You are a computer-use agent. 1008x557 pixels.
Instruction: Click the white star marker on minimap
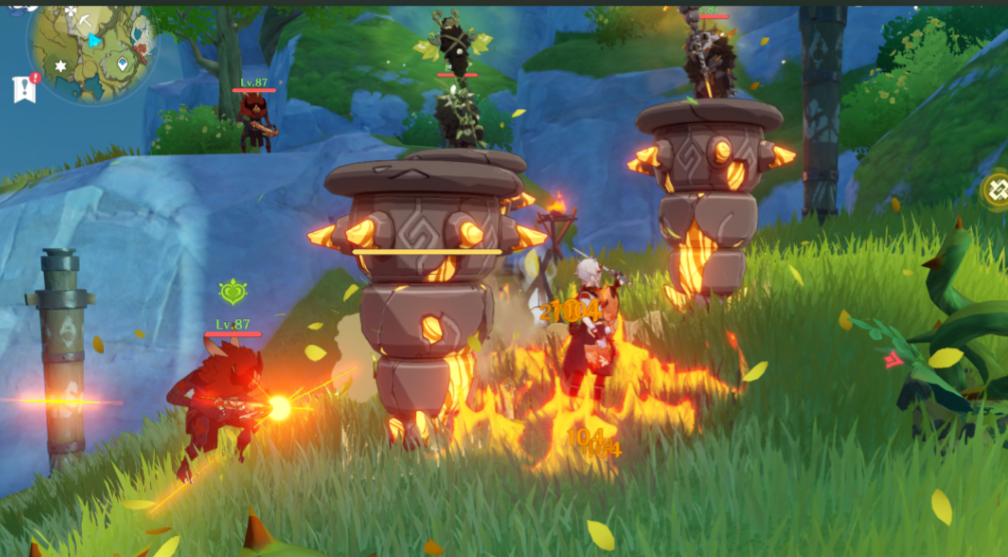click(60, 66)
